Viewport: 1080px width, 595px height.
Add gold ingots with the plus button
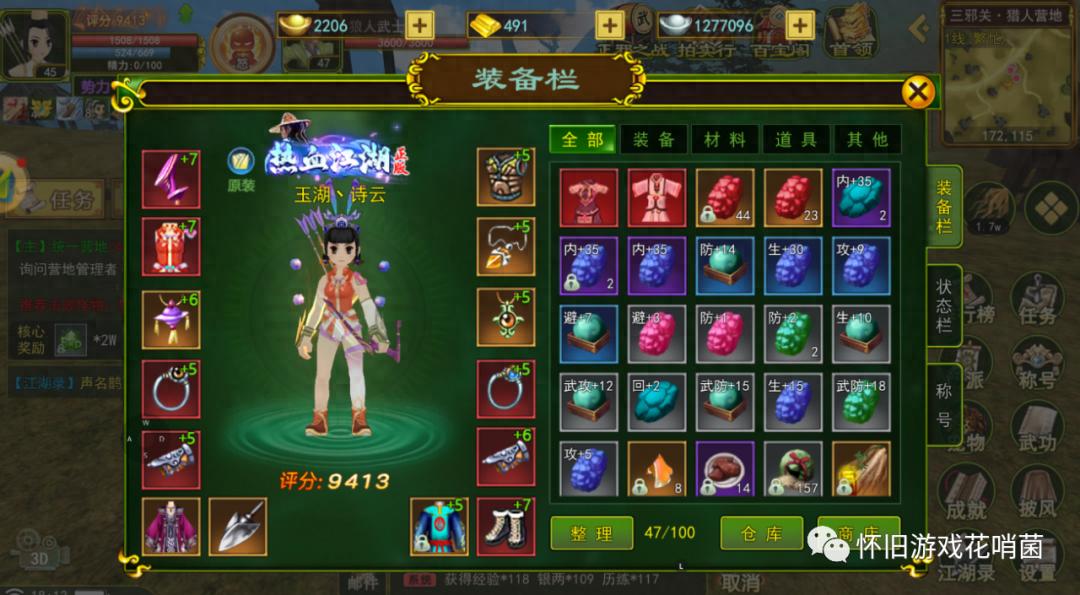coord(421,26)
